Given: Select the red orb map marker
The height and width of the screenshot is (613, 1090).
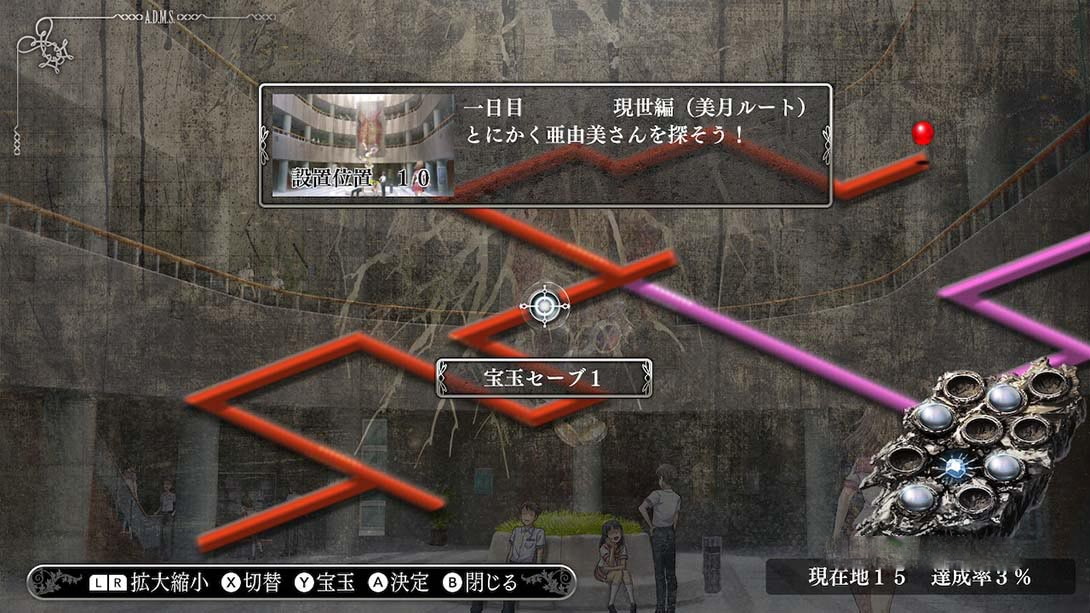Looking at the screenshot, I should 922,133.
